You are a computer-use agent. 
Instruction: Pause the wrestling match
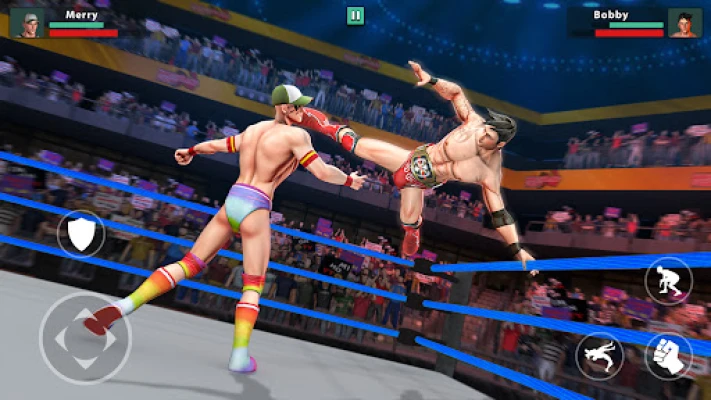point(355,15)
